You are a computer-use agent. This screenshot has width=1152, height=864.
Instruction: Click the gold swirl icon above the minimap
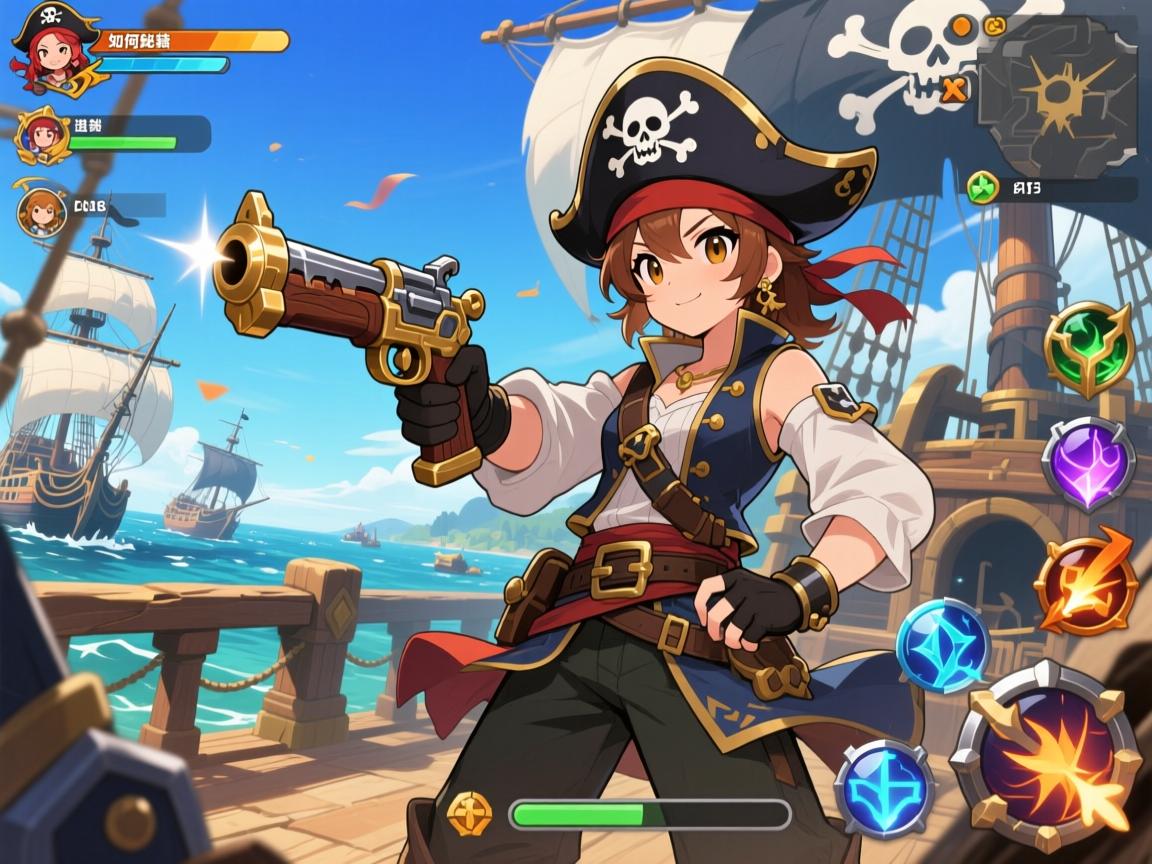coord(995,25)
